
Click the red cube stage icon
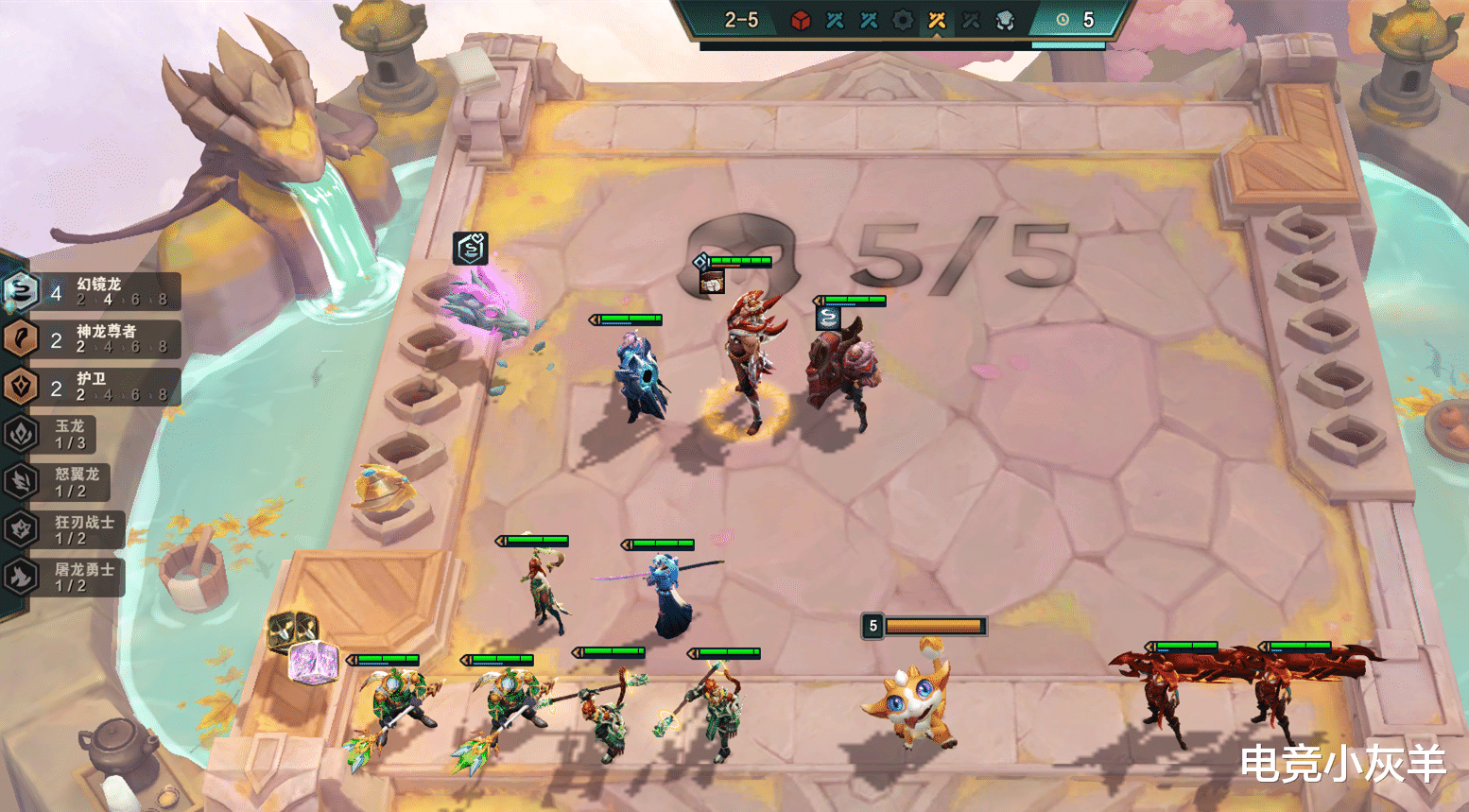(801, 20)
